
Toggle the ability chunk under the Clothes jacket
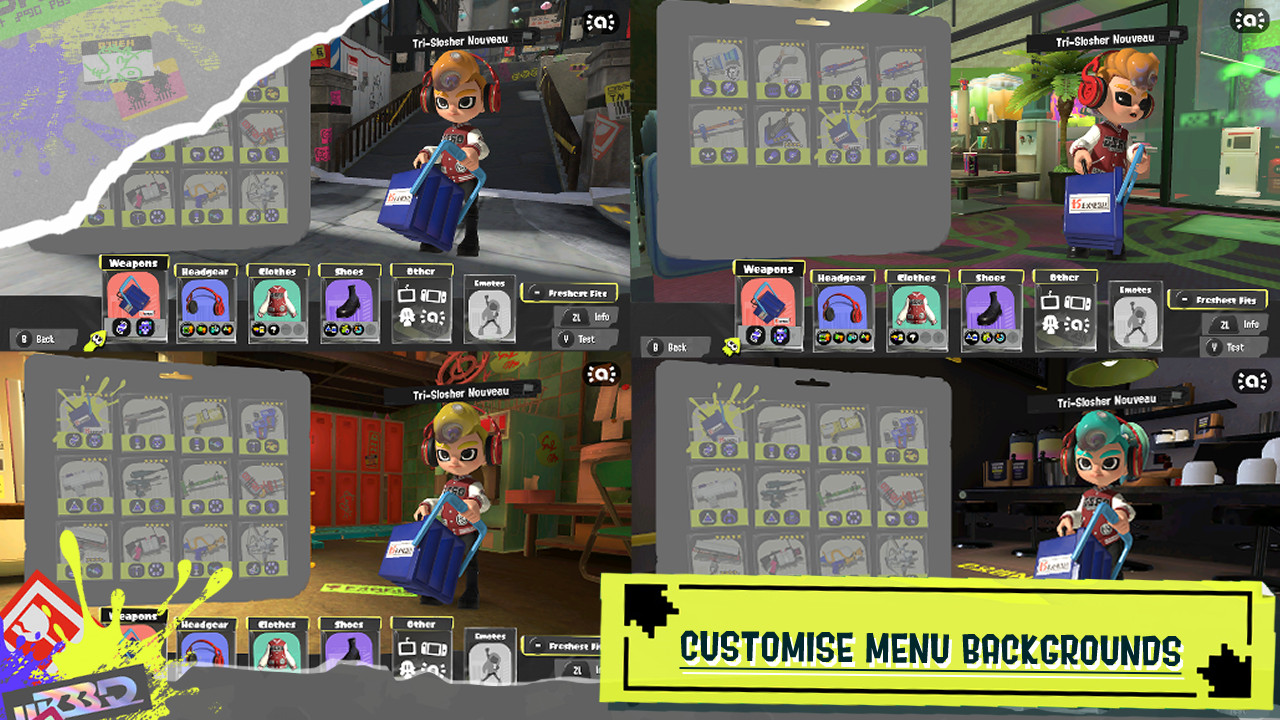coord(258,327)
